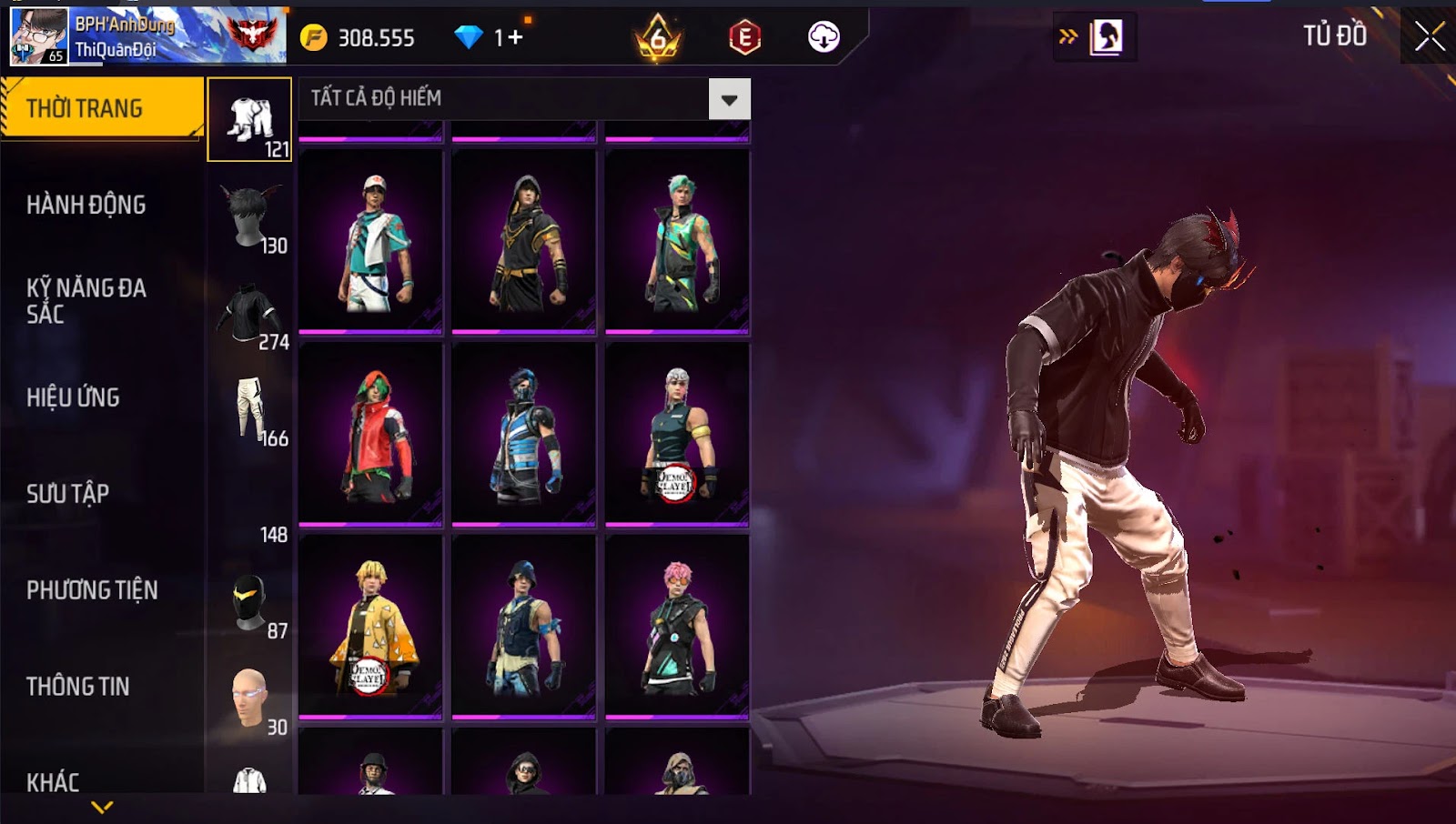Screen dimensions: 1456x824
Task: Choose the hair category showing 130
Action: click(249, 217)
